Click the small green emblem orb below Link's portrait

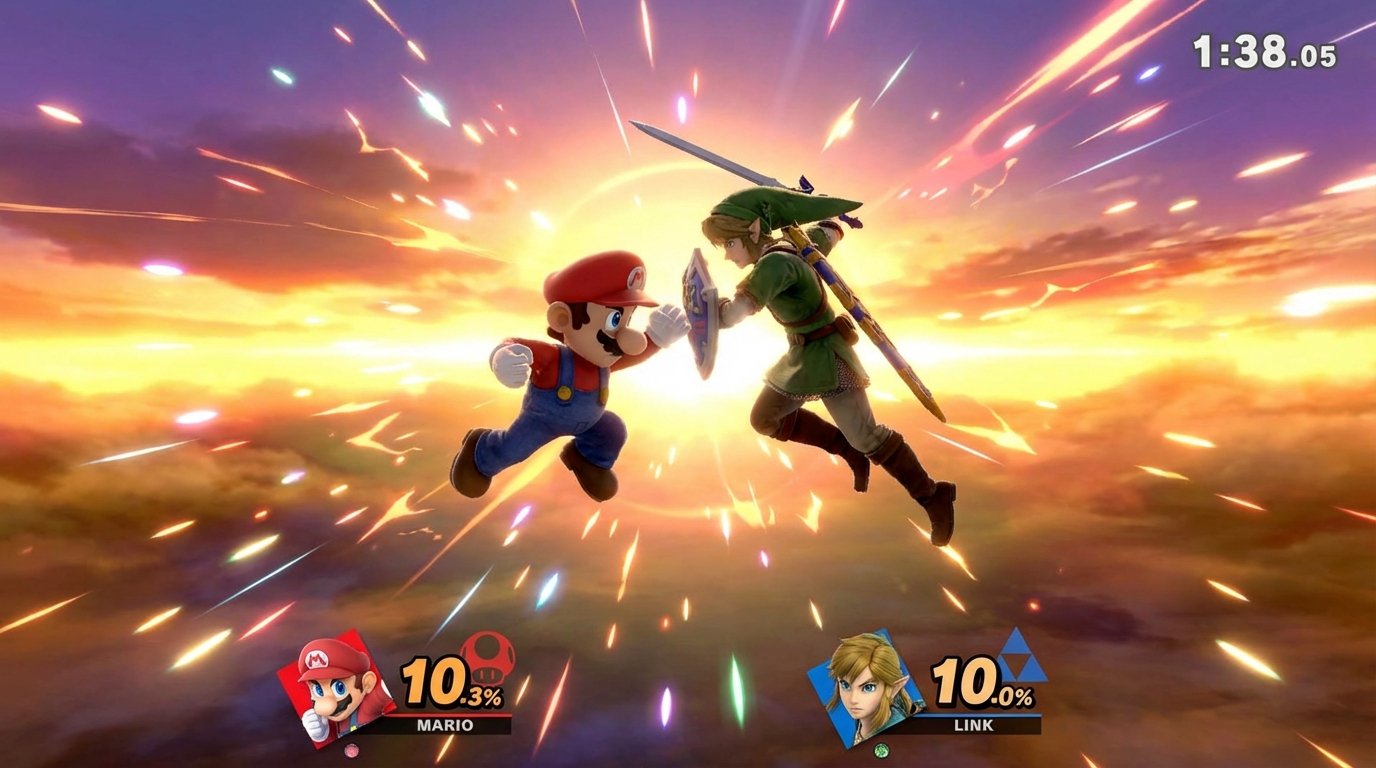pos(881,751)
